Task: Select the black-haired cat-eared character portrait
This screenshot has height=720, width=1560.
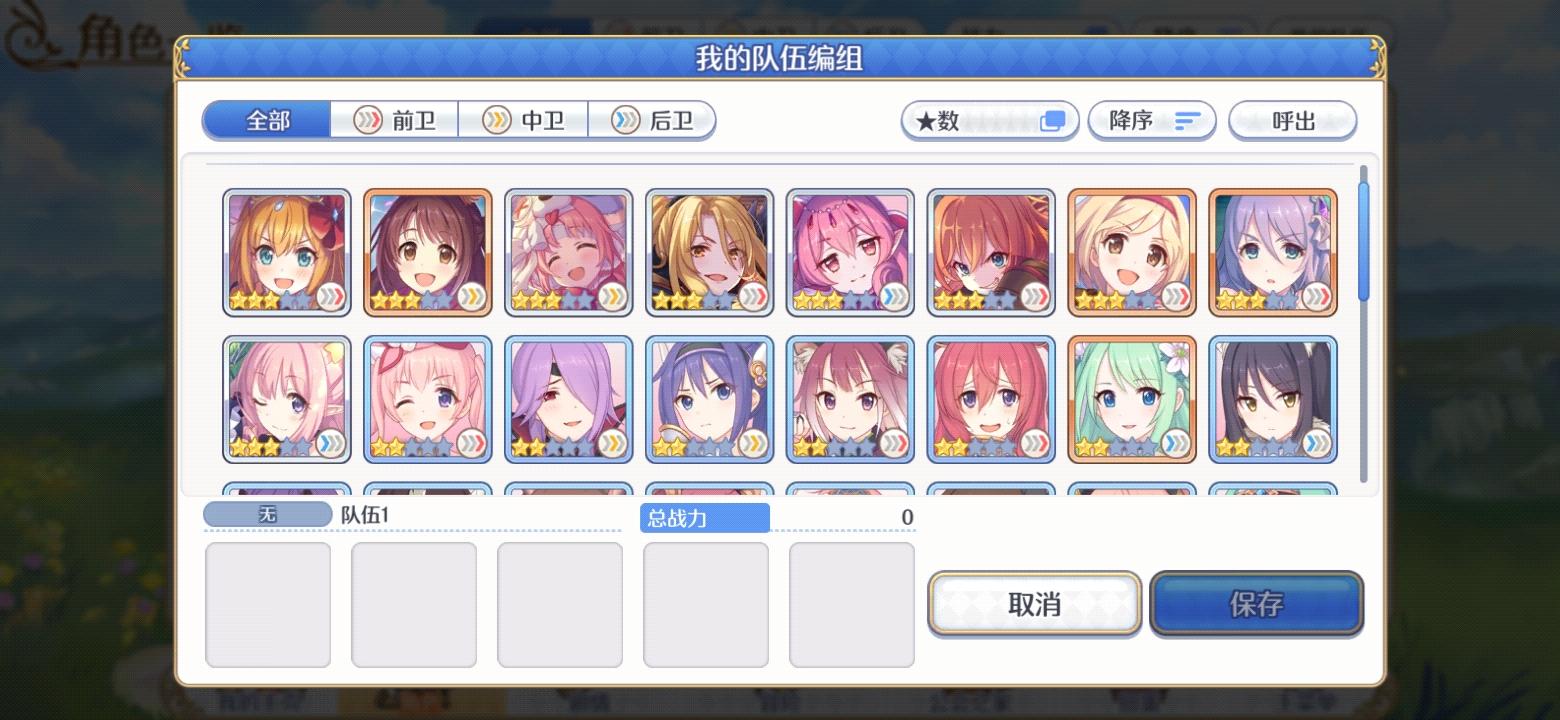Action: tap(1273, 398)
